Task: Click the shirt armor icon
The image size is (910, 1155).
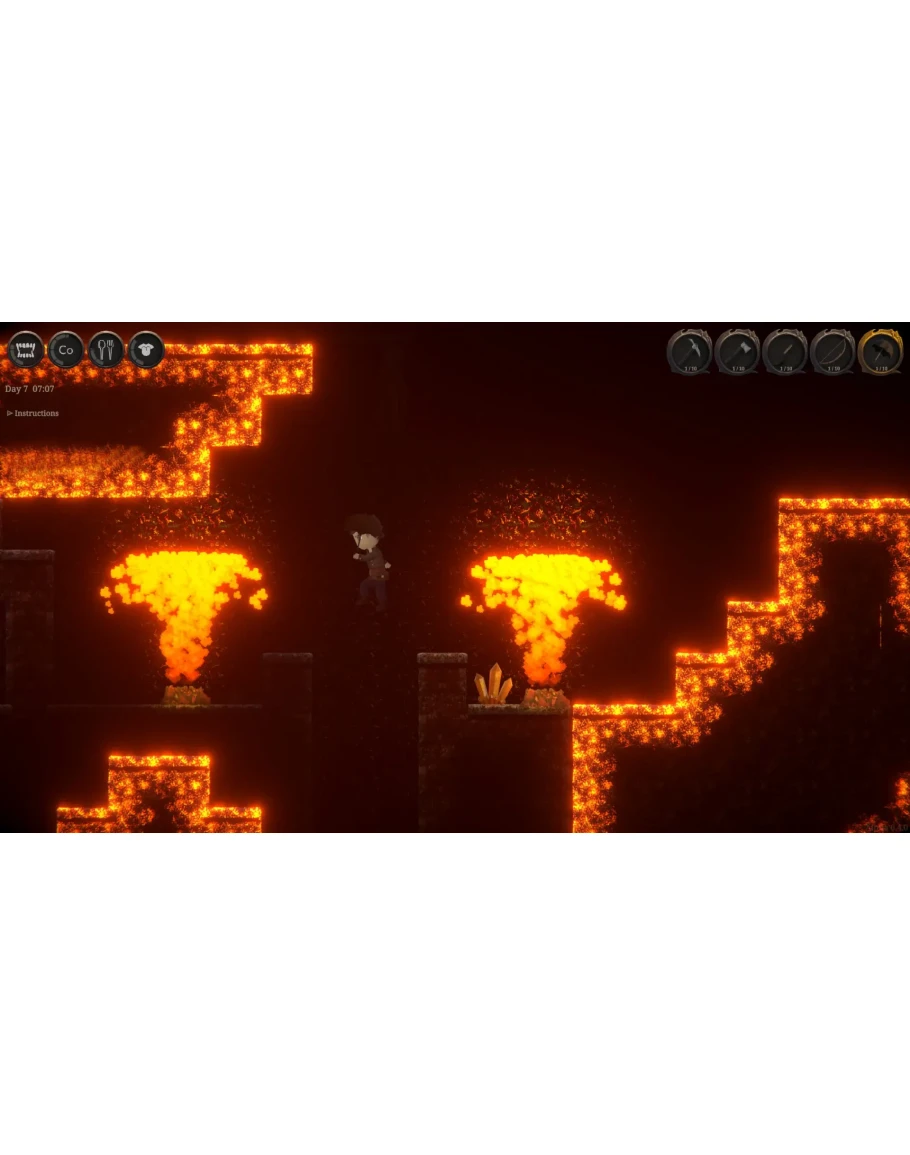Action: pos(147,350)
